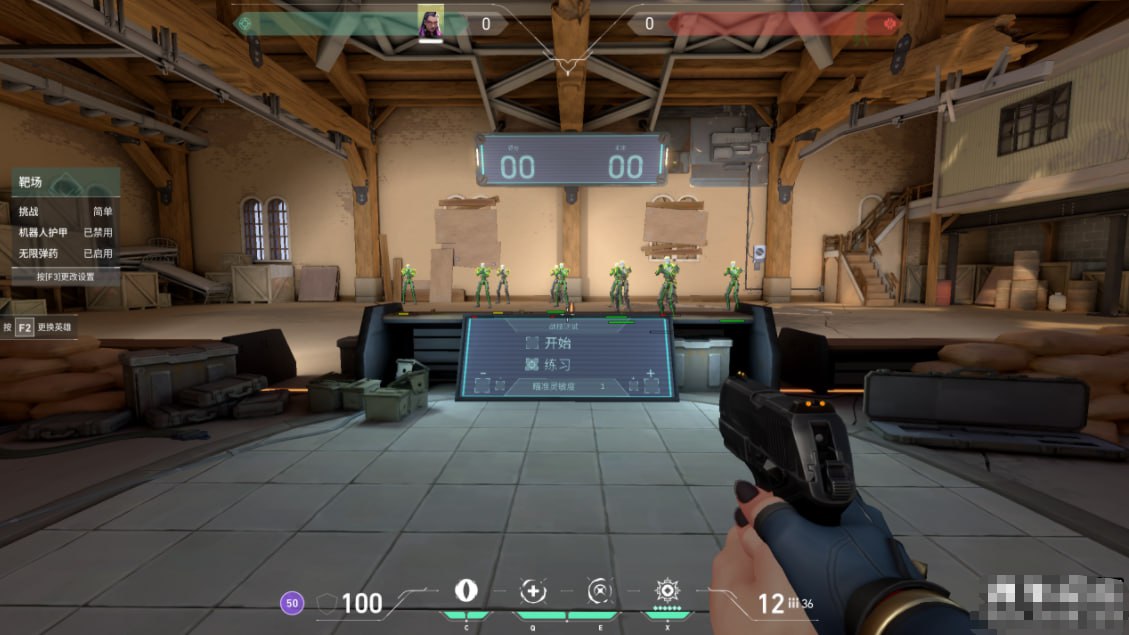
Task: Activate the X ultimate ability icon
Action: tap(666, 590)
